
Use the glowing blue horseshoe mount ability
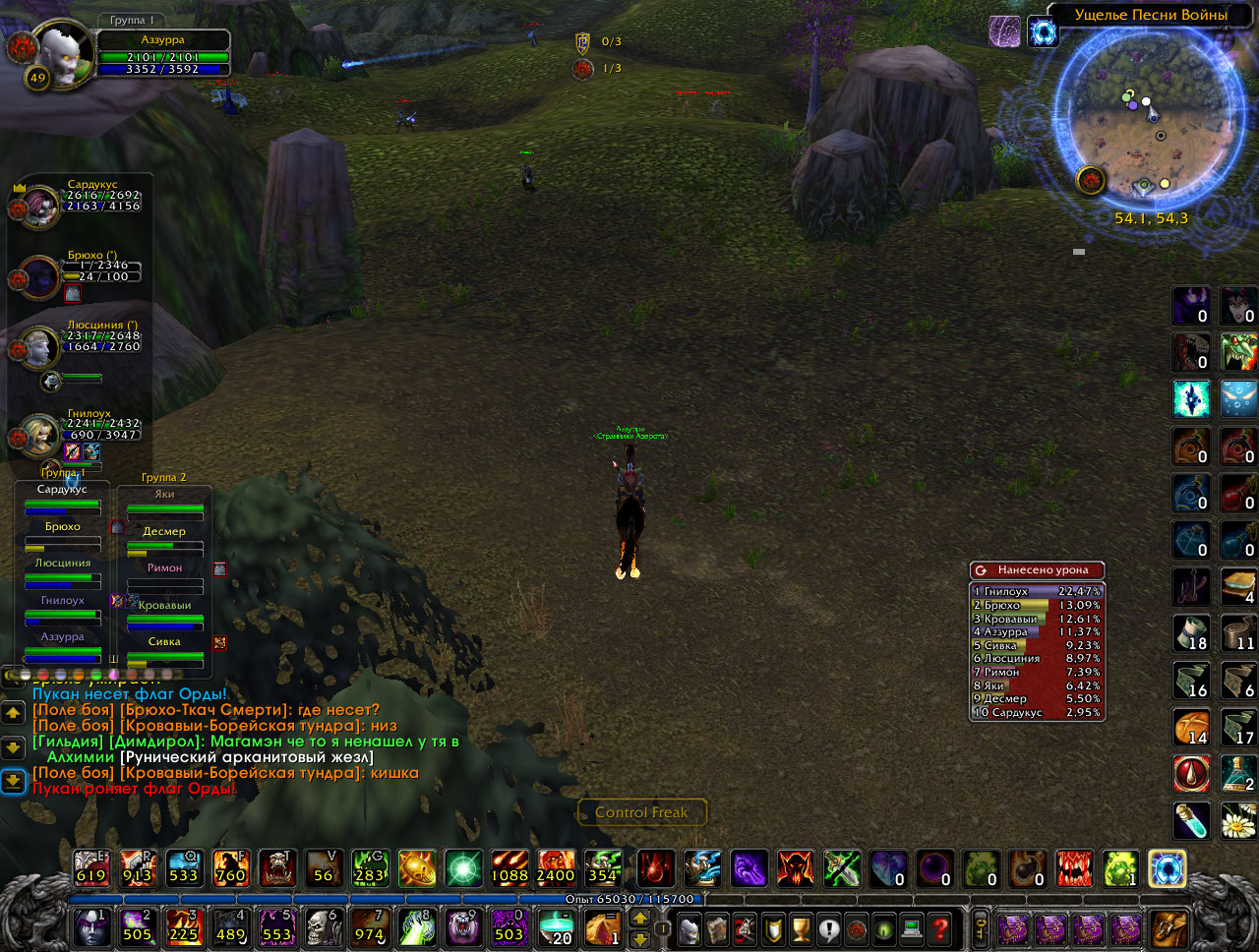(1168, 868)
